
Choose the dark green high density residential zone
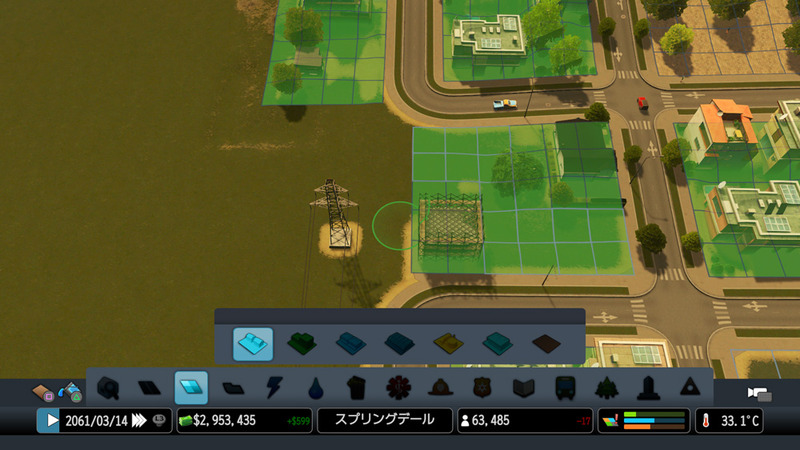(x=301, y=344)
